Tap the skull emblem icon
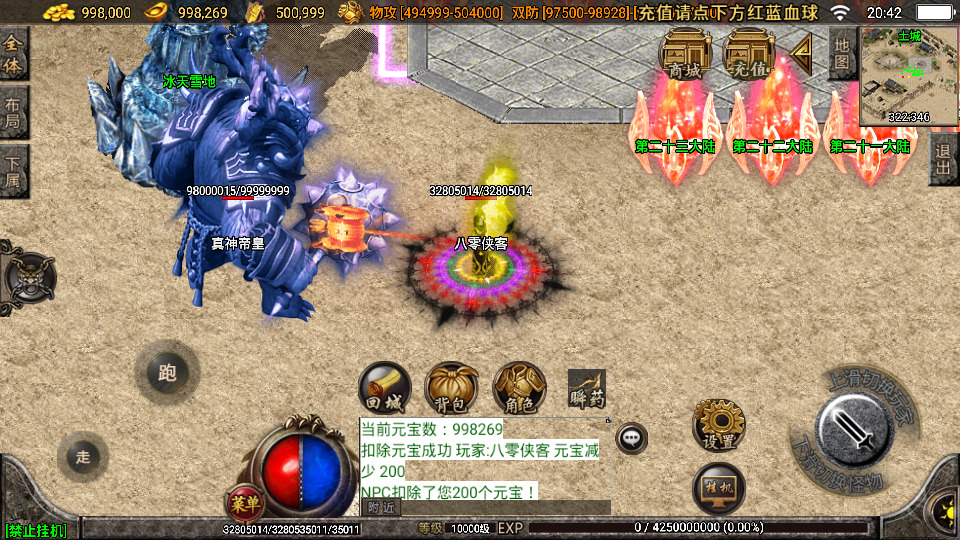 26,273
